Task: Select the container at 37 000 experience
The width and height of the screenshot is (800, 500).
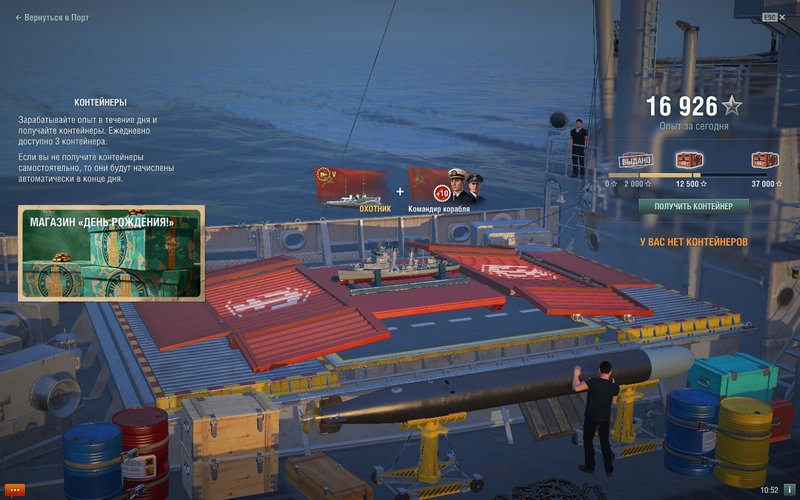Action: (x=765, y=160)
